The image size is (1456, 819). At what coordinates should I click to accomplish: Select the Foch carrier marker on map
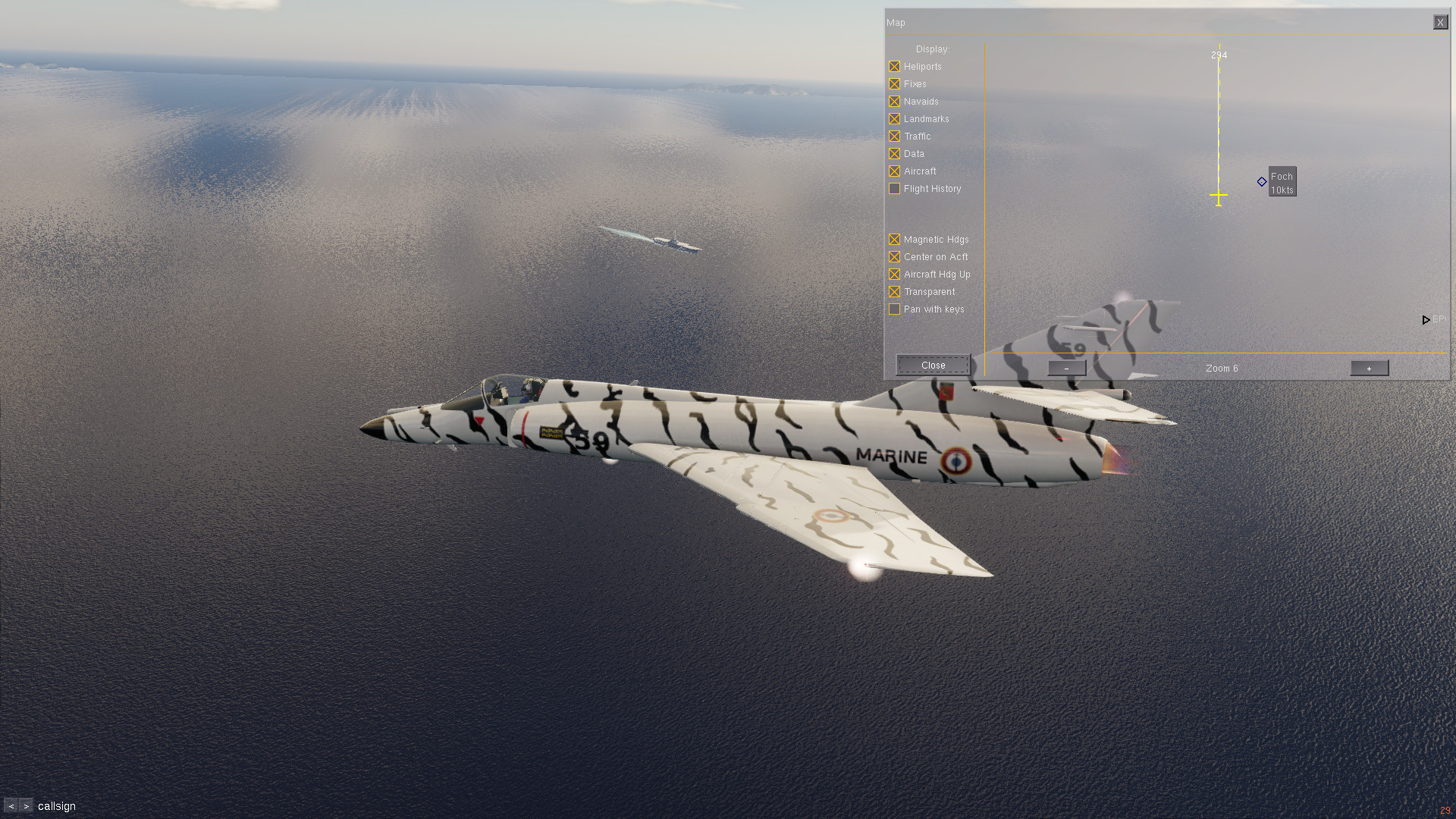point(1262,182)
